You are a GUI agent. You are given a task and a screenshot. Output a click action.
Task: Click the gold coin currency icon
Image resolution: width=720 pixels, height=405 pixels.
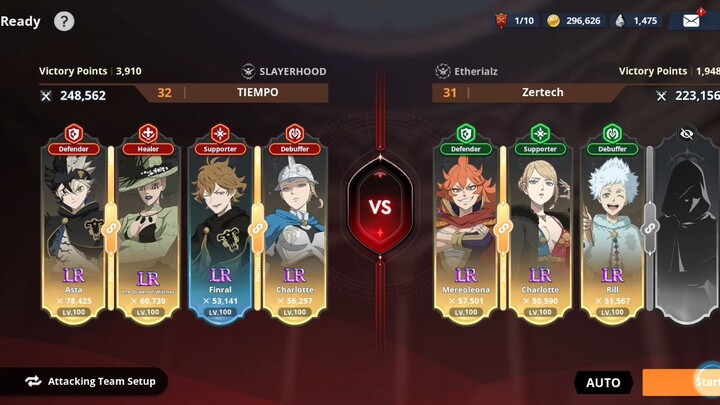[554, 20]
